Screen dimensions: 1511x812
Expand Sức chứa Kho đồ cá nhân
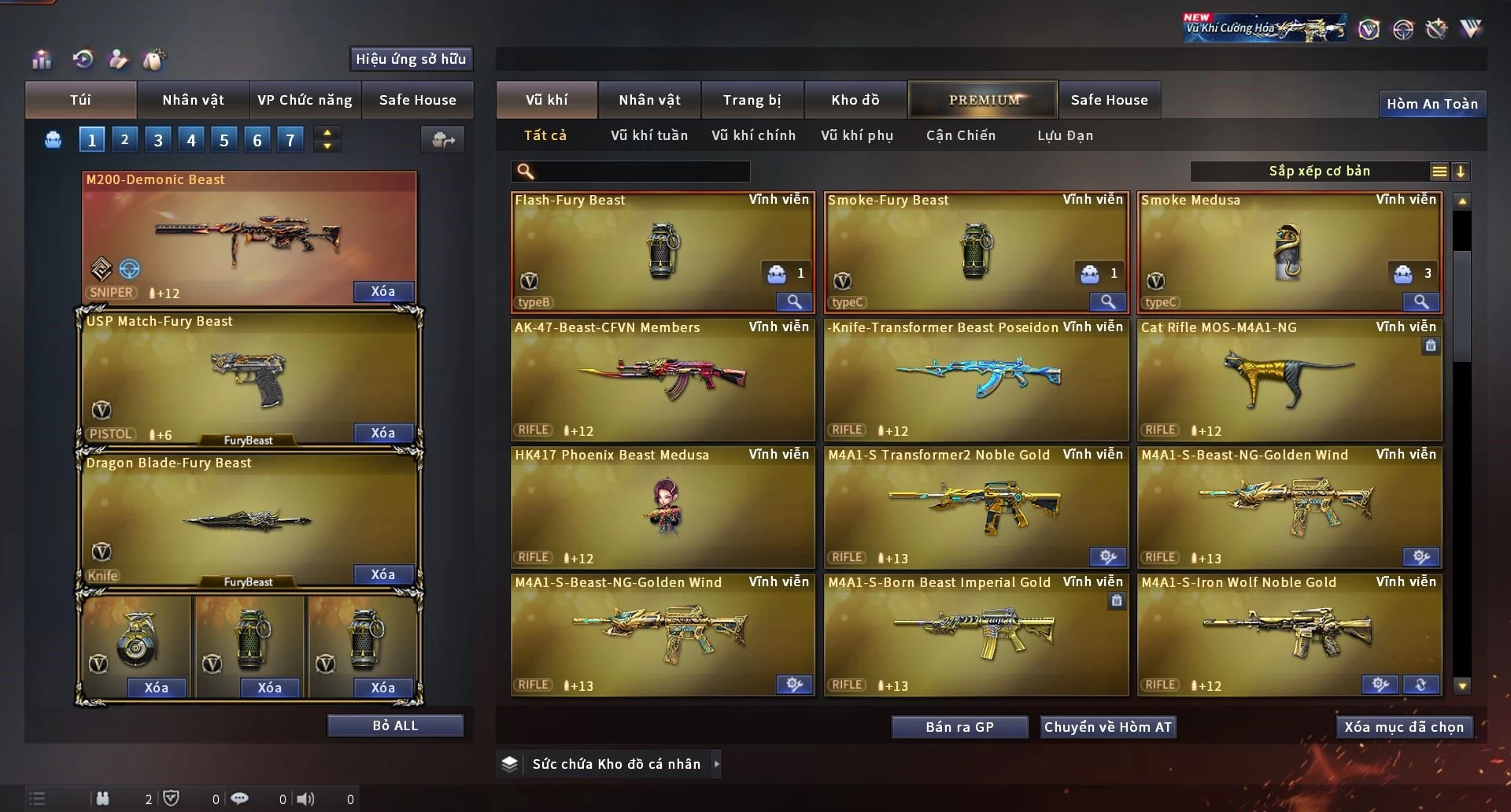pos(716,764)
